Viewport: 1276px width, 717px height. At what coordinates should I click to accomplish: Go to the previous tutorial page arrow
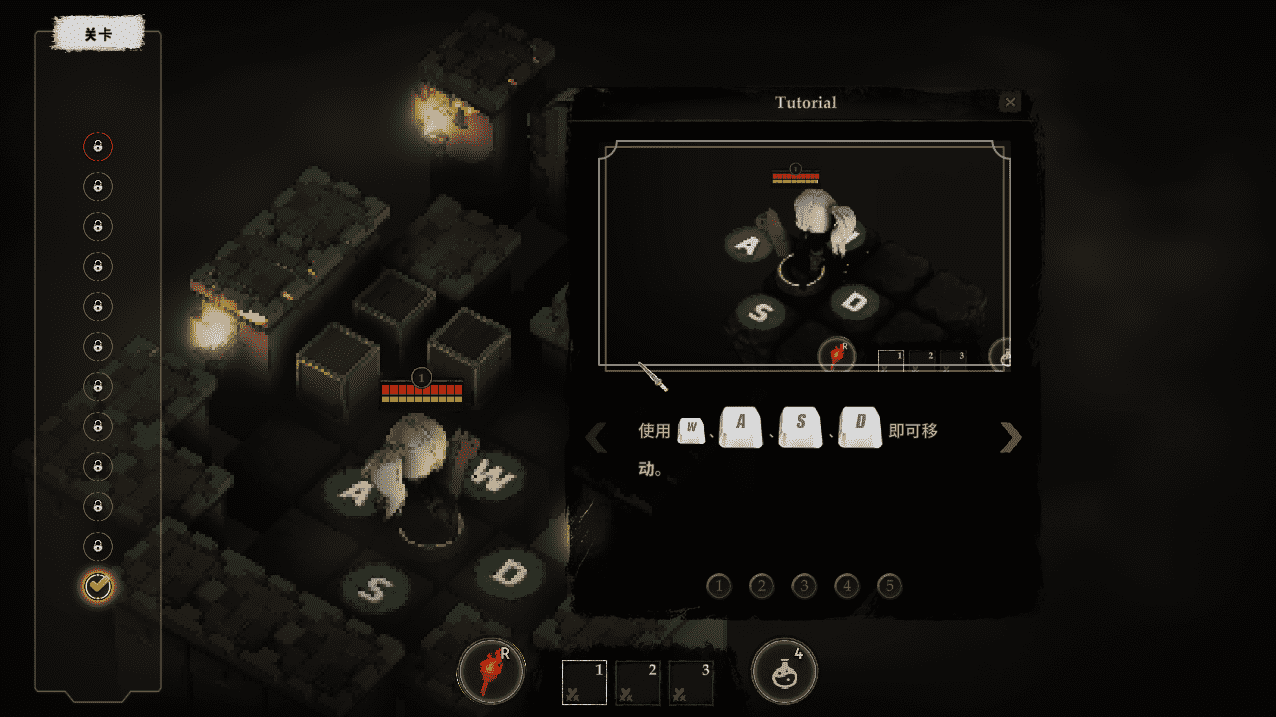pos(596,437)
